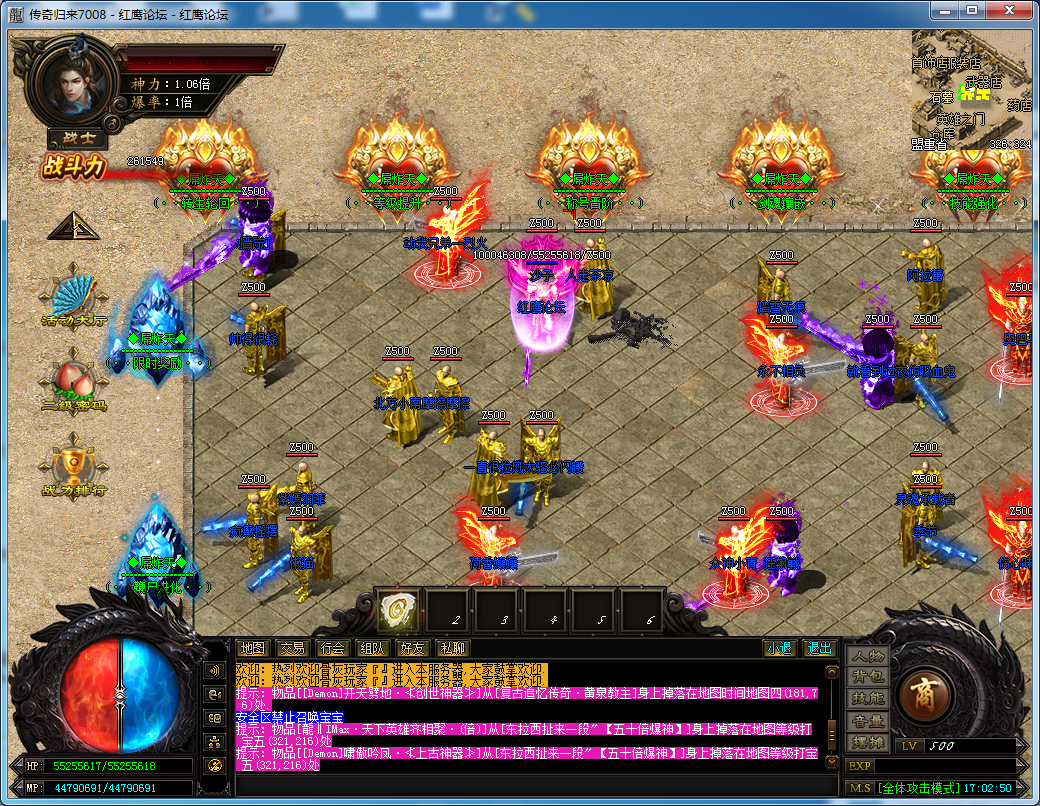Screen dimensions: 1040x806
Task: Click the minimap in the corner
Action: coord(970,88)
